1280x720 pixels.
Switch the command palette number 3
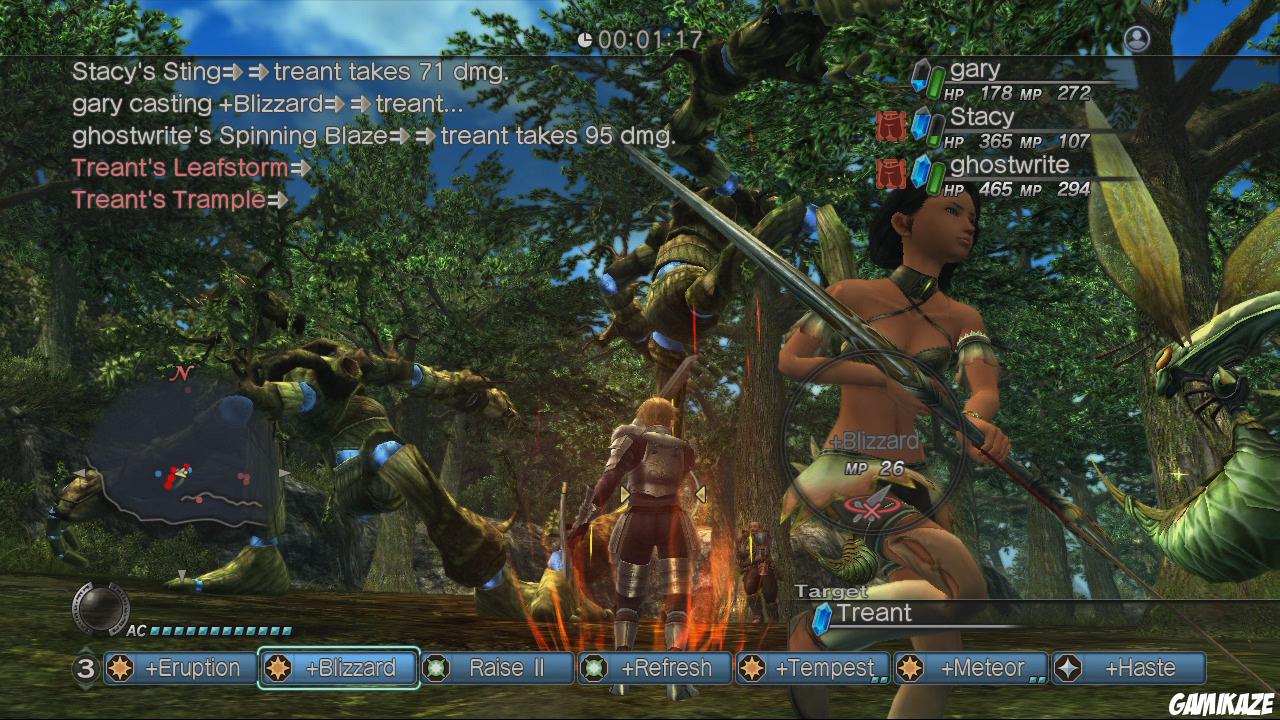[86, 668]
